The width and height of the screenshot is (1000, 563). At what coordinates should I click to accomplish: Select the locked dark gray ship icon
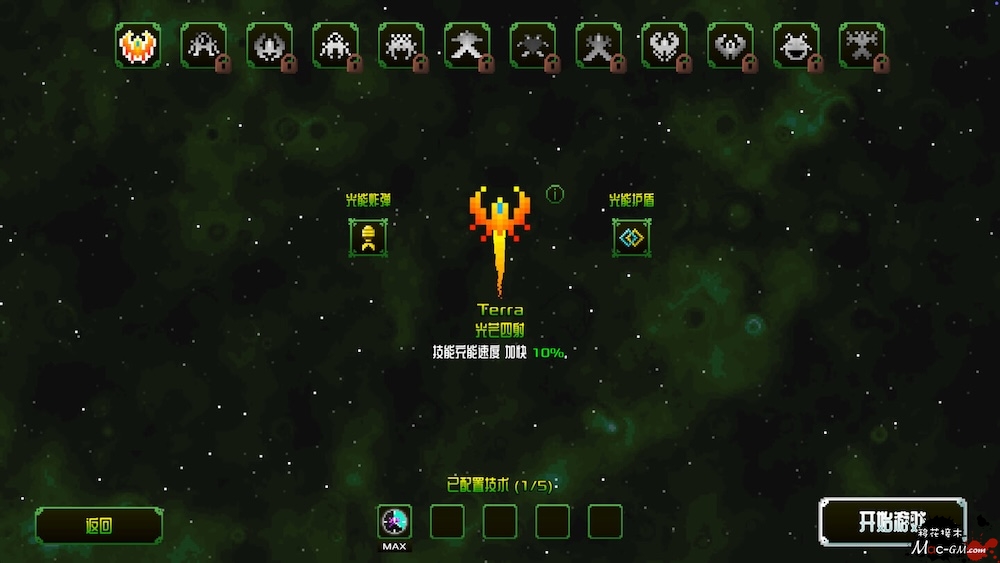click(x=532, y=45)
